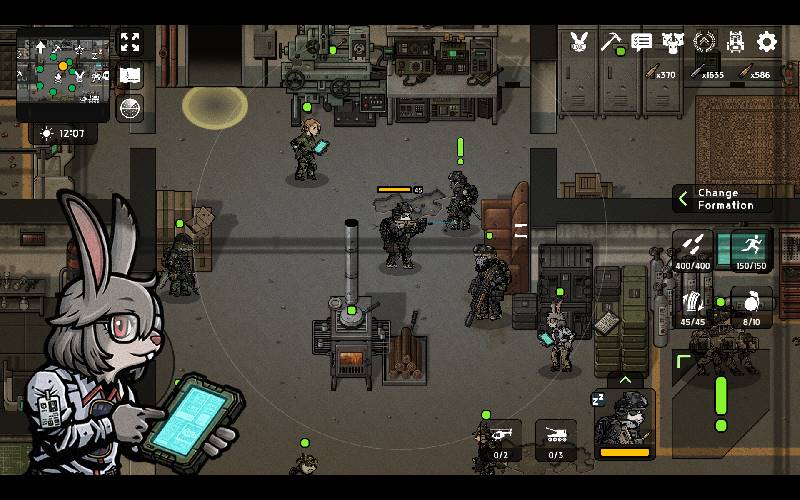This screenshot has height=500, width=800.
Task: Open the pickaxe crafting menu
Action: pyautogui.click(x=611, y=42)
